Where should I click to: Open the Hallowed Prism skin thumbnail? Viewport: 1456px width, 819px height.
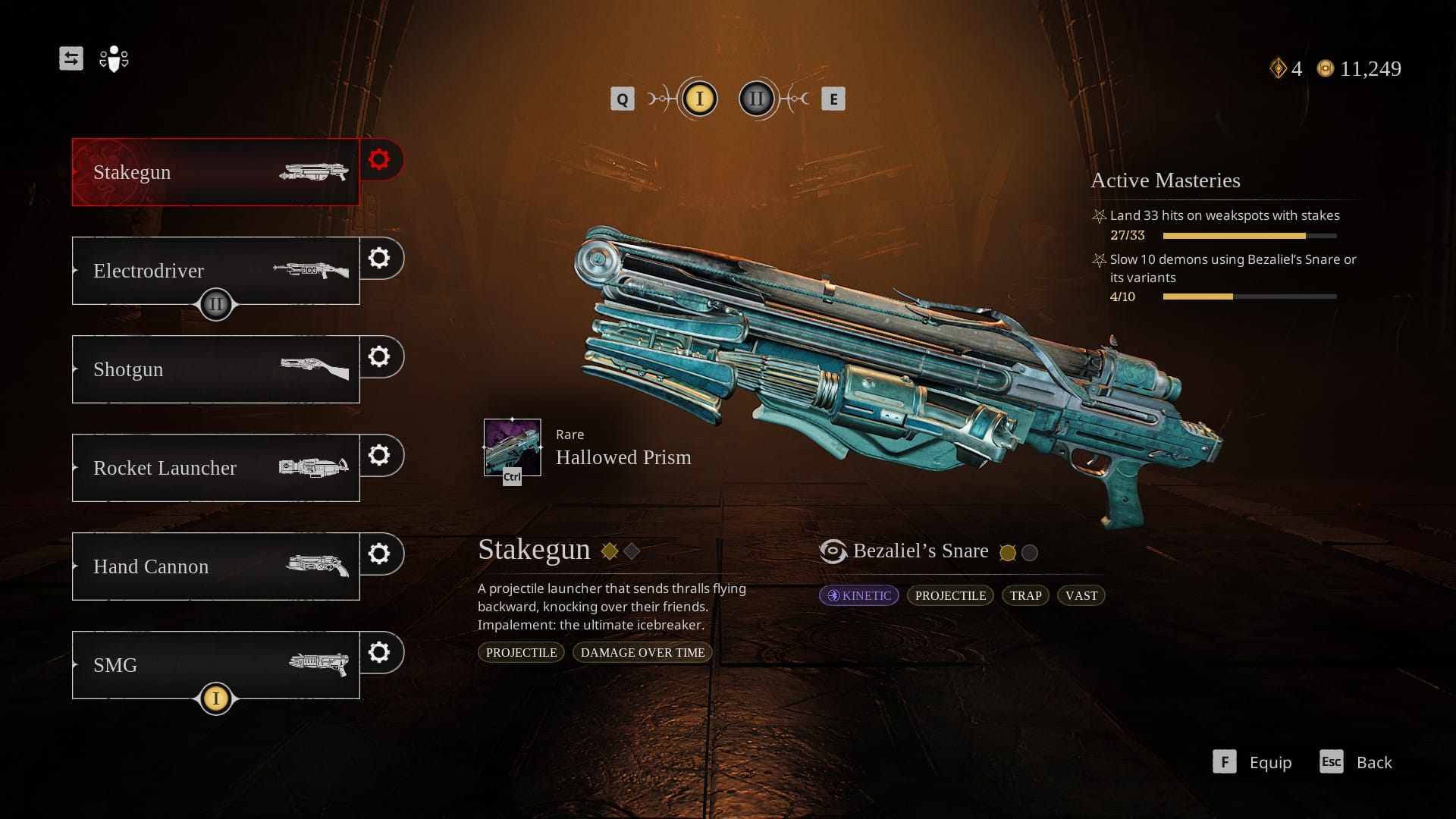[513, 447]
